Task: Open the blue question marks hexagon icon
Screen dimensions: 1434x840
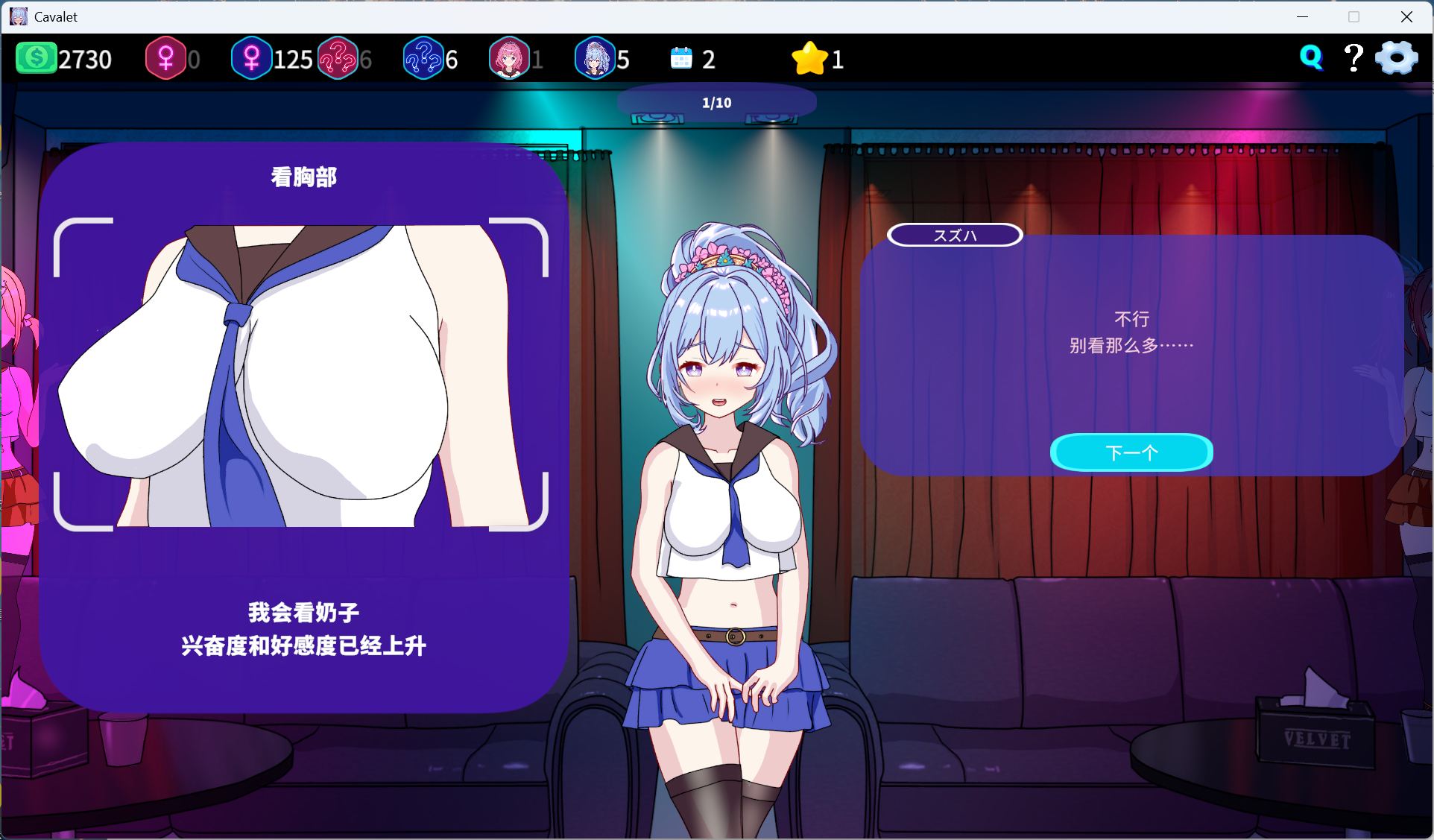Action: point(423,57)
